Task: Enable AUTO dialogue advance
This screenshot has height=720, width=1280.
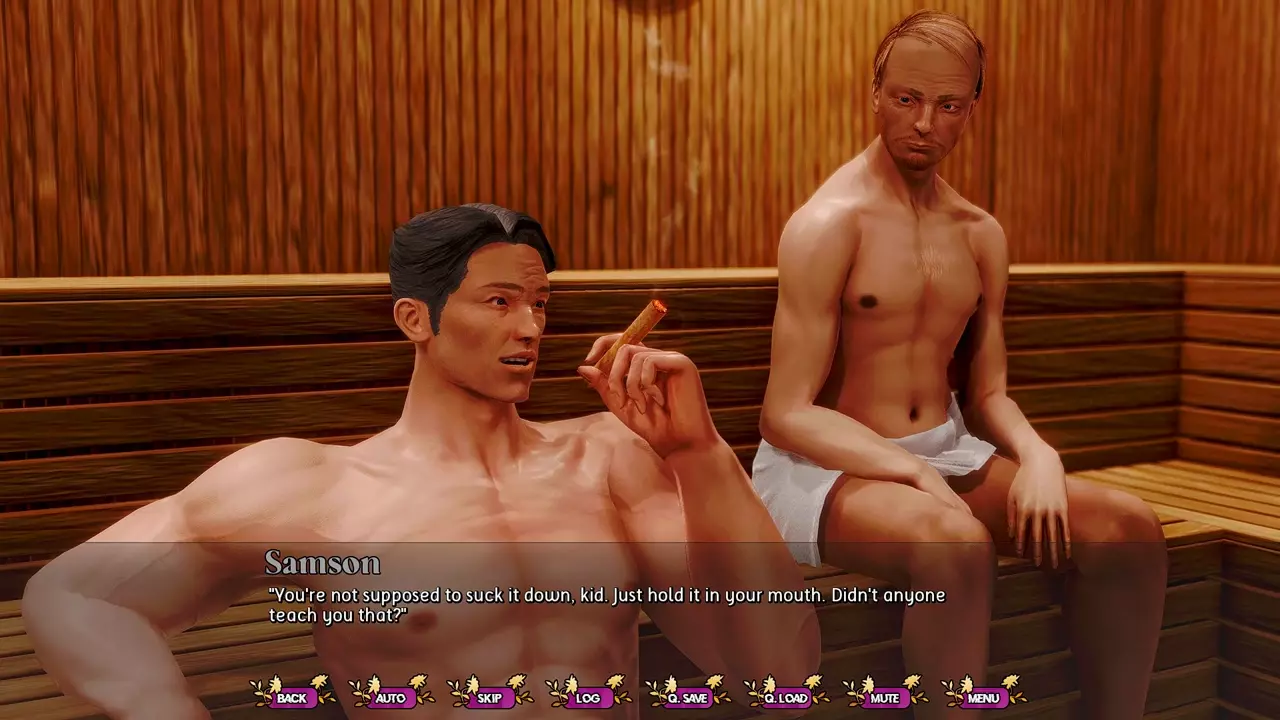Action: tap(390, 697)
